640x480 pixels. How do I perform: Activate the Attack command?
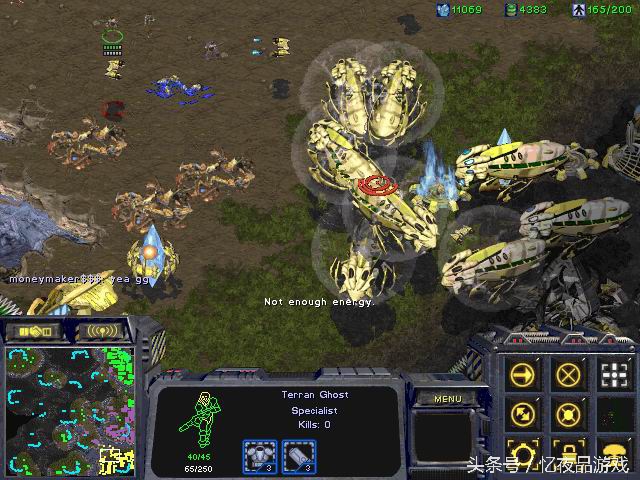[x=614, y=376]
